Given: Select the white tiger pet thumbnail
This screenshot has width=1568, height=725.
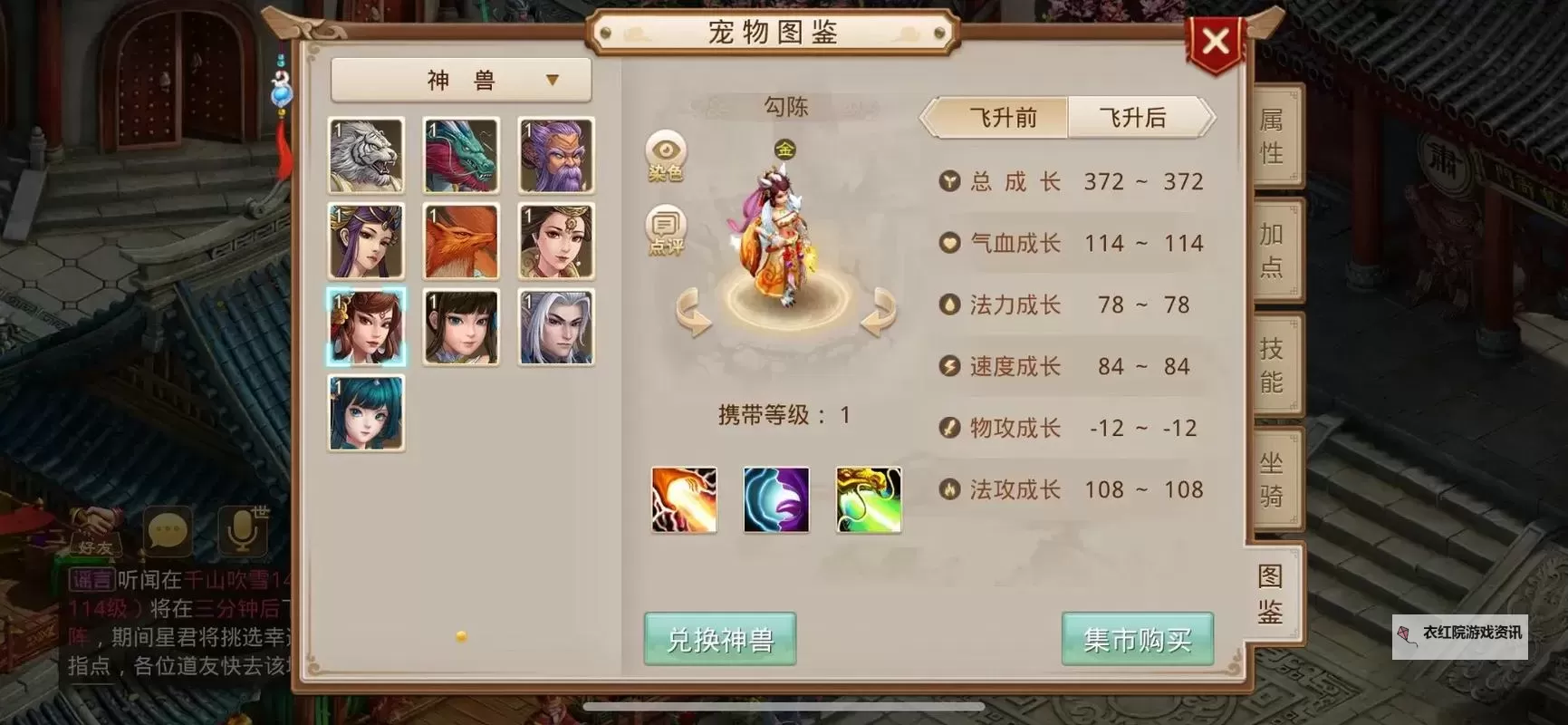Looking at the screenshot, I should pos(366,155).
